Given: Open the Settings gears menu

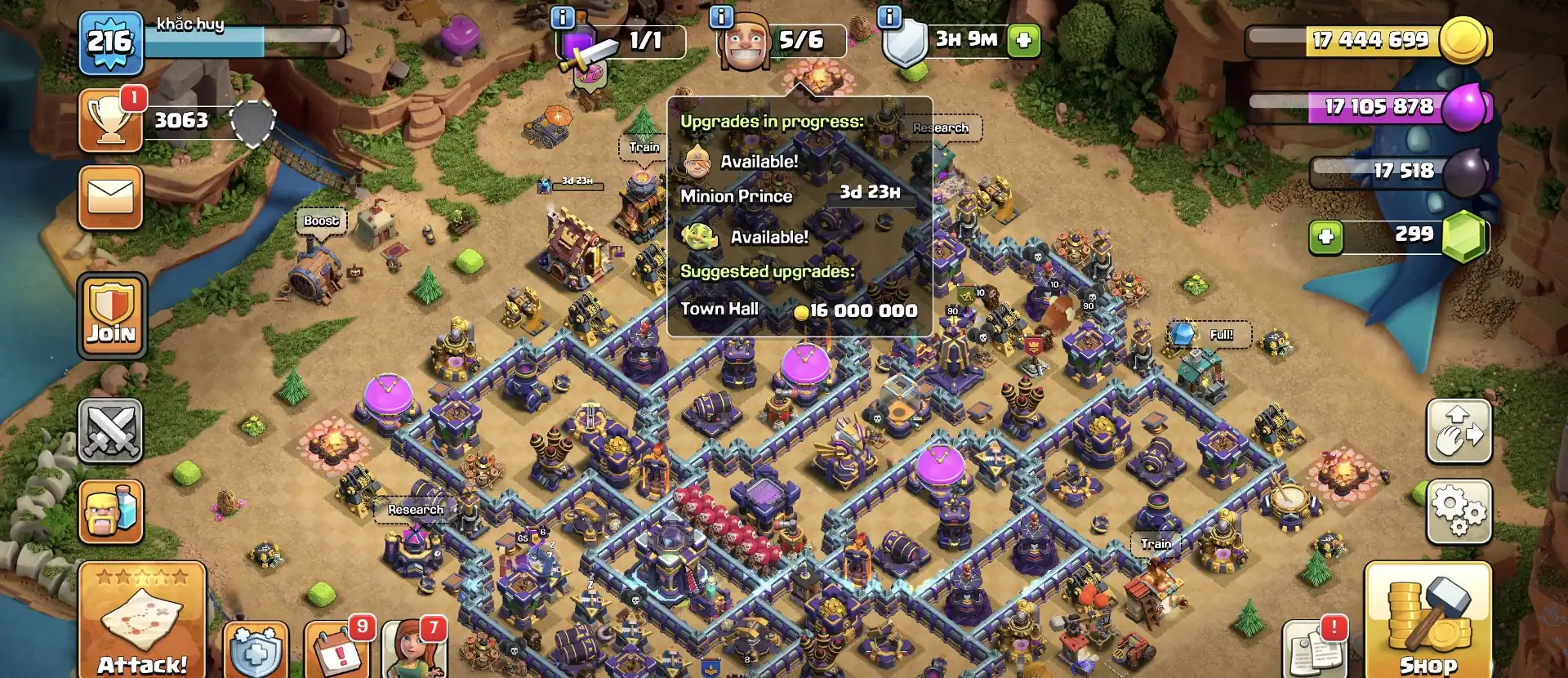Looking at the screenshot, I should (x=1459, y=508).
